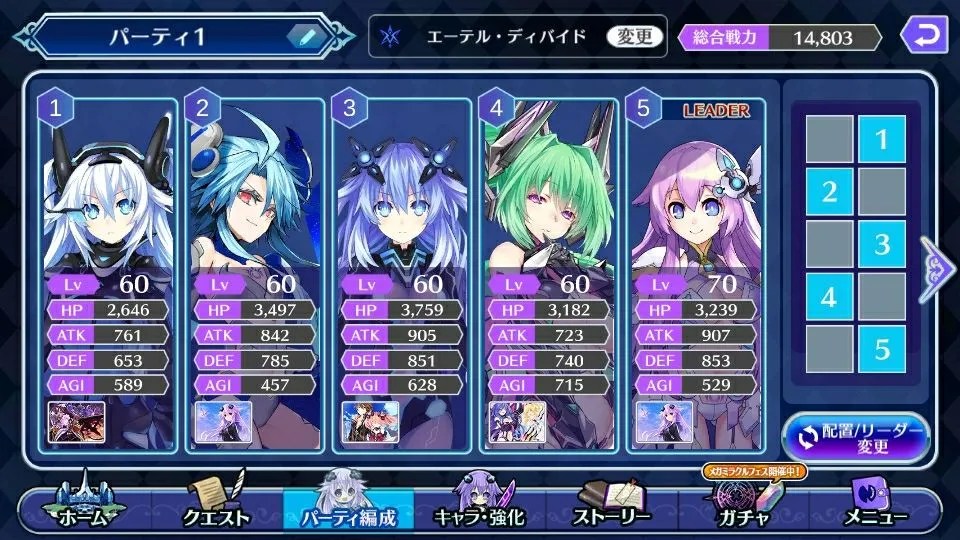Show the next party with the right arrow
Viewport: 960px width, 540px height.
click(x=938, y=266)
